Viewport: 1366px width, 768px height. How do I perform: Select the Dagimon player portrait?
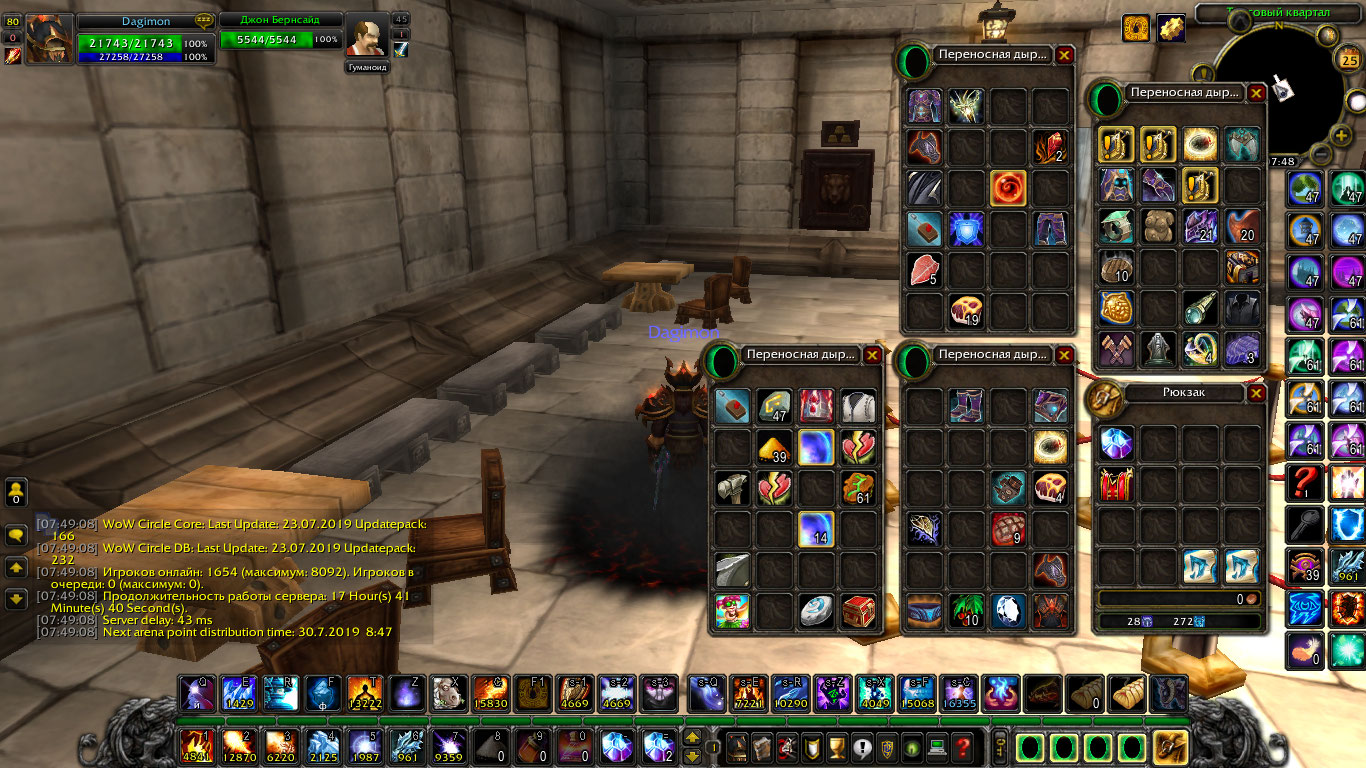pyautogui.click(x=48, y=39)
